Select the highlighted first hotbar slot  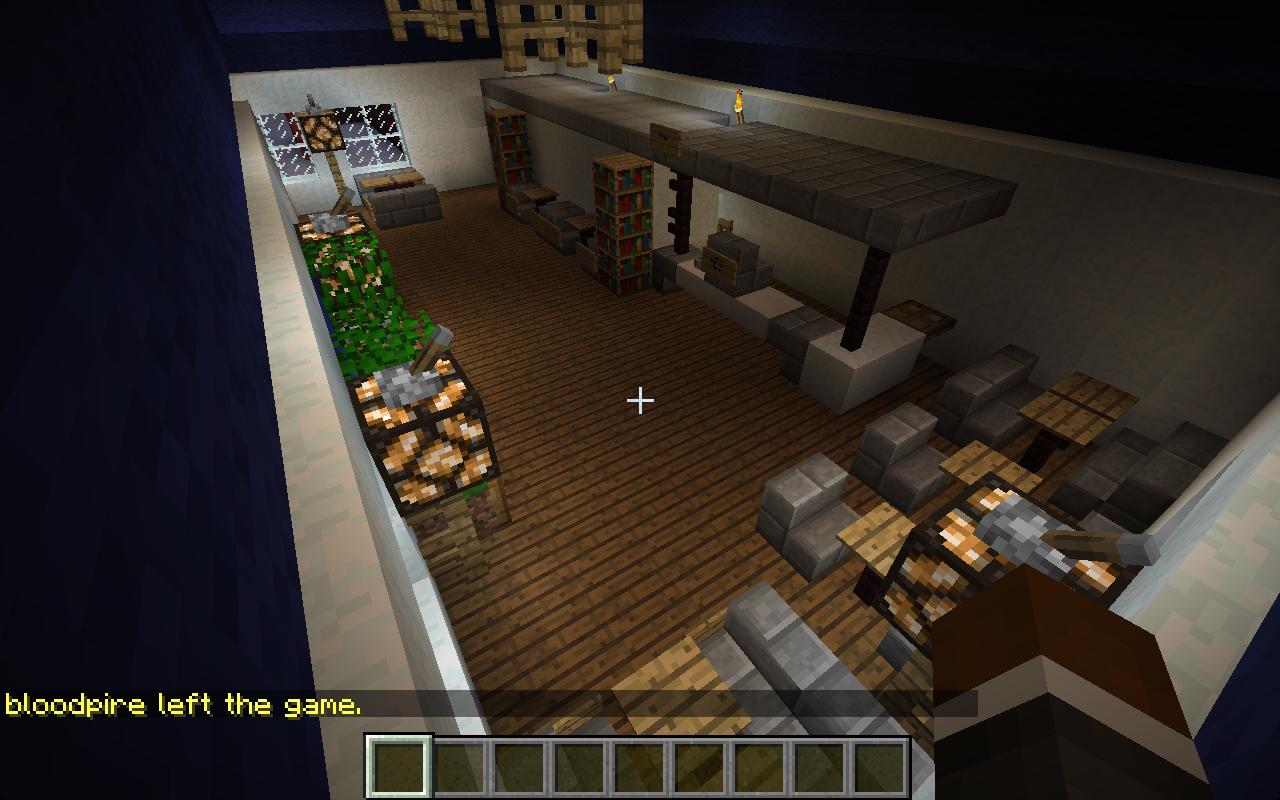coord(400,767)
